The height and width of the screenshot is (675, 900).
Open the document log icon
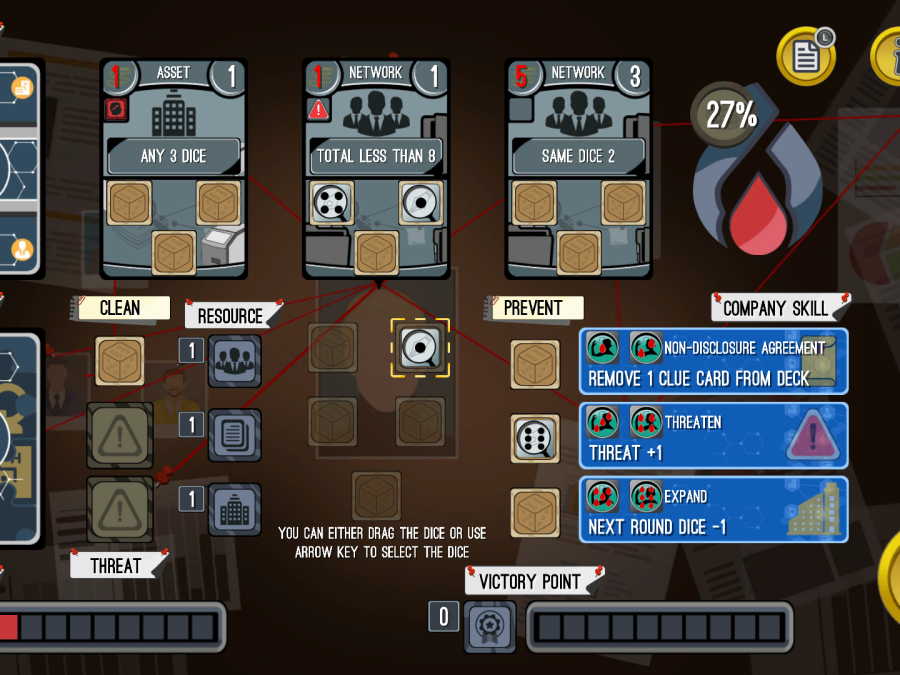coord(806,55)
